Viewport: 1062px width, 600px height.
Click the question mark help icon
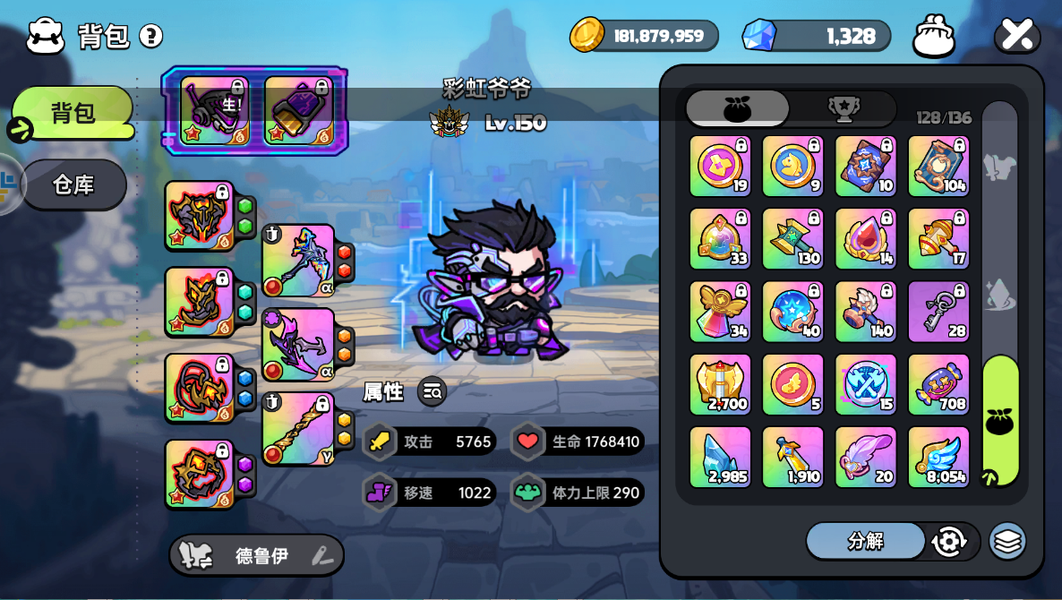151,36
